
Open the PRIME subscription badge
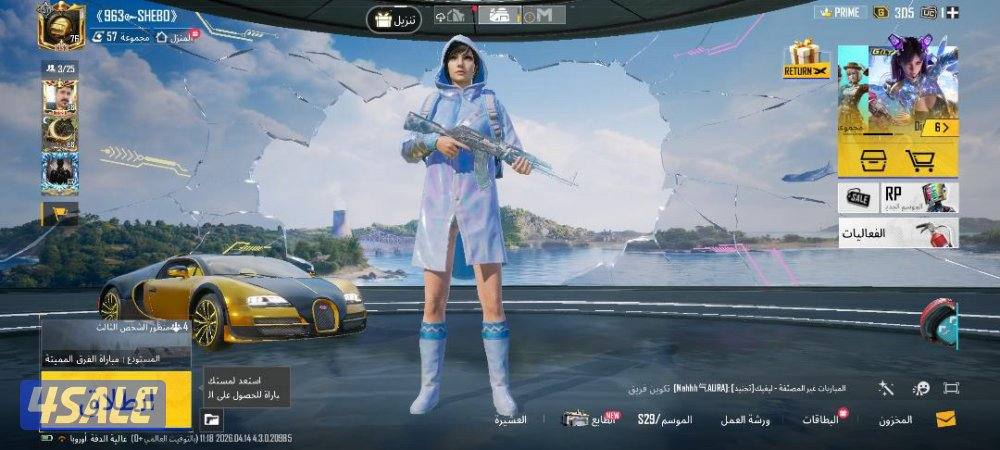[840, 12]
